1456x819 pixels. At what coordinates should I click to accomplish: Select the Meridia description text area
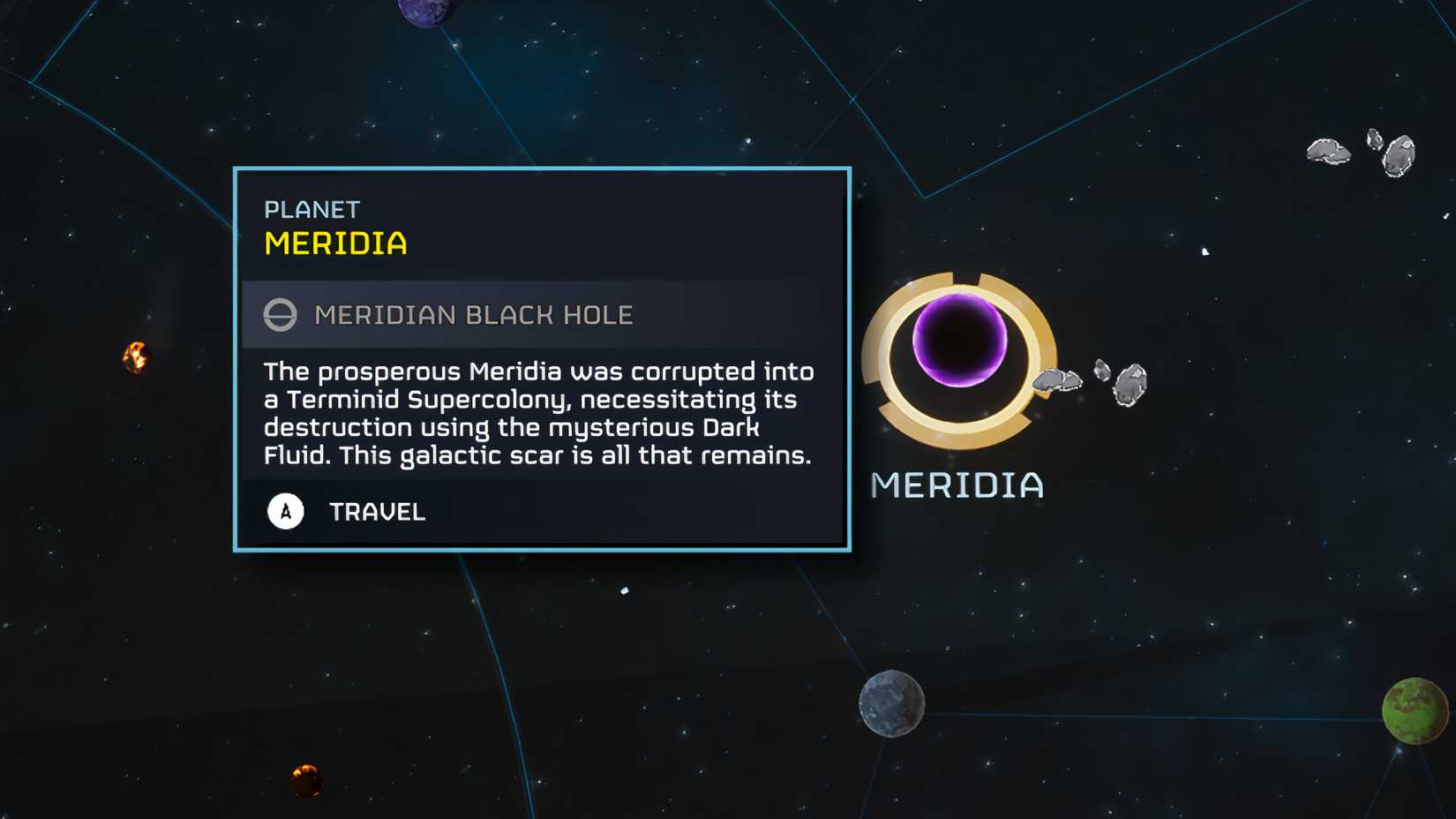click(x=538, y=413)
